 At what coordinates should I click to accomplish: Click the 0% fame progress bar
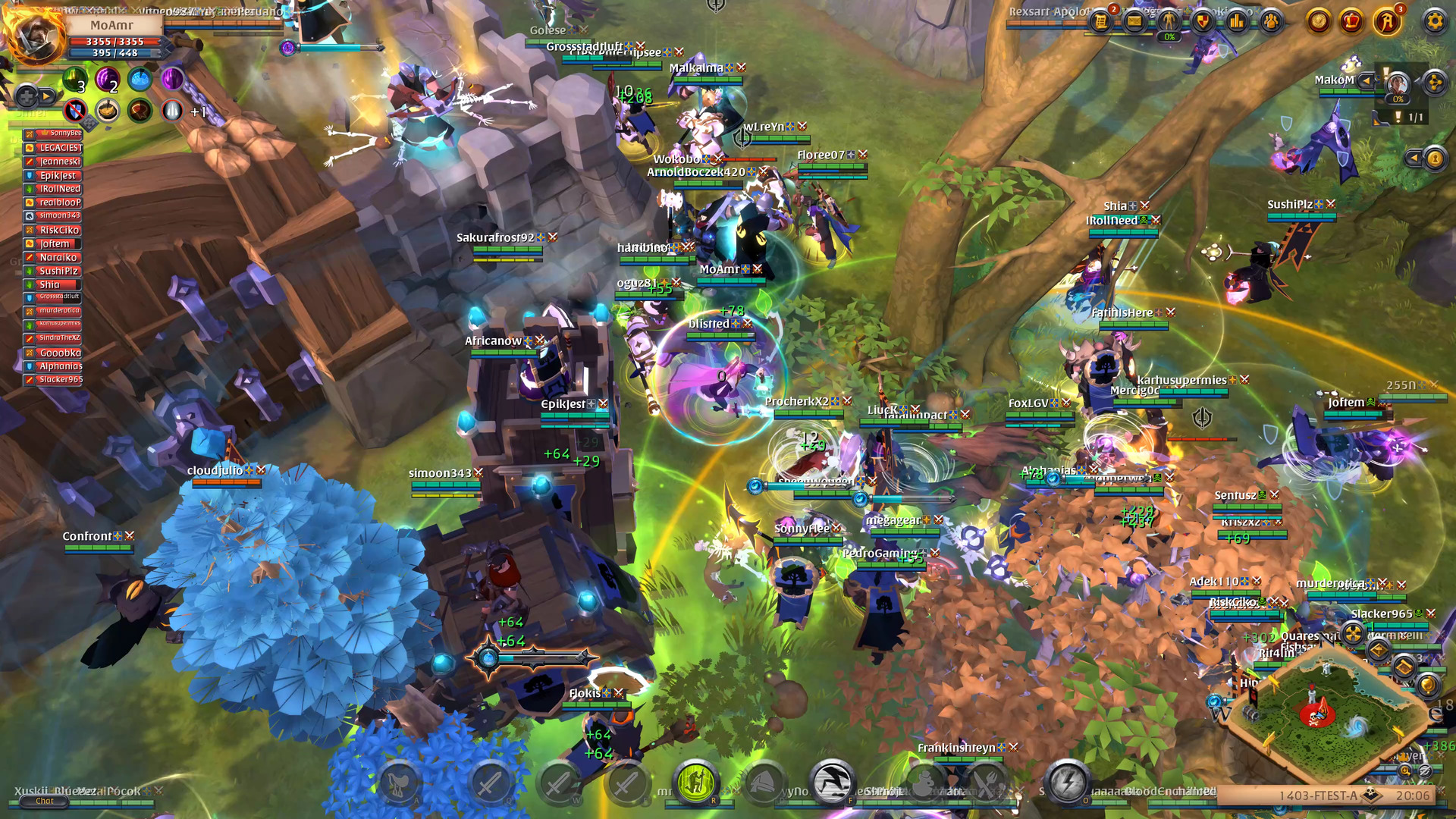1168,35
